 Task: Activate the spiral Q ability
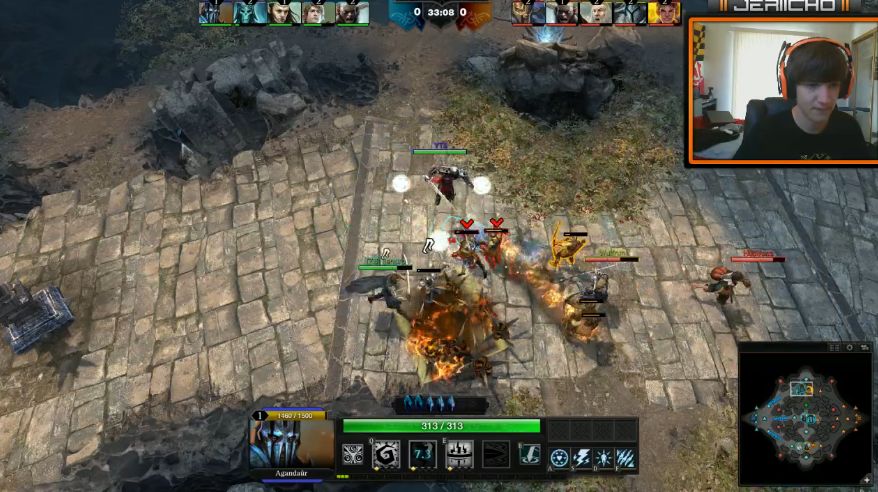pyautogui.click(x=386, y=455)
